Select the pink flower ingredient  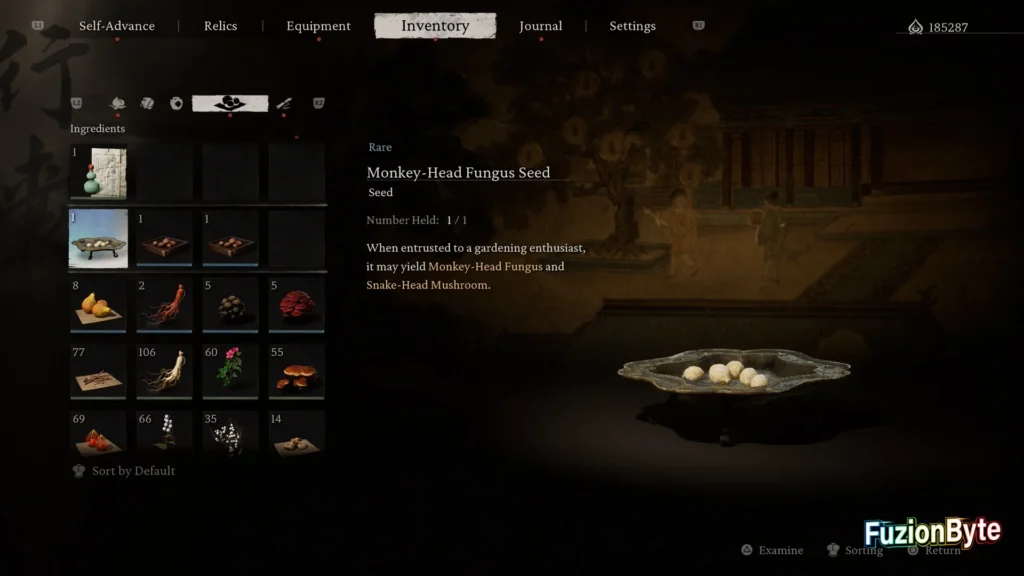pos(230,372)
